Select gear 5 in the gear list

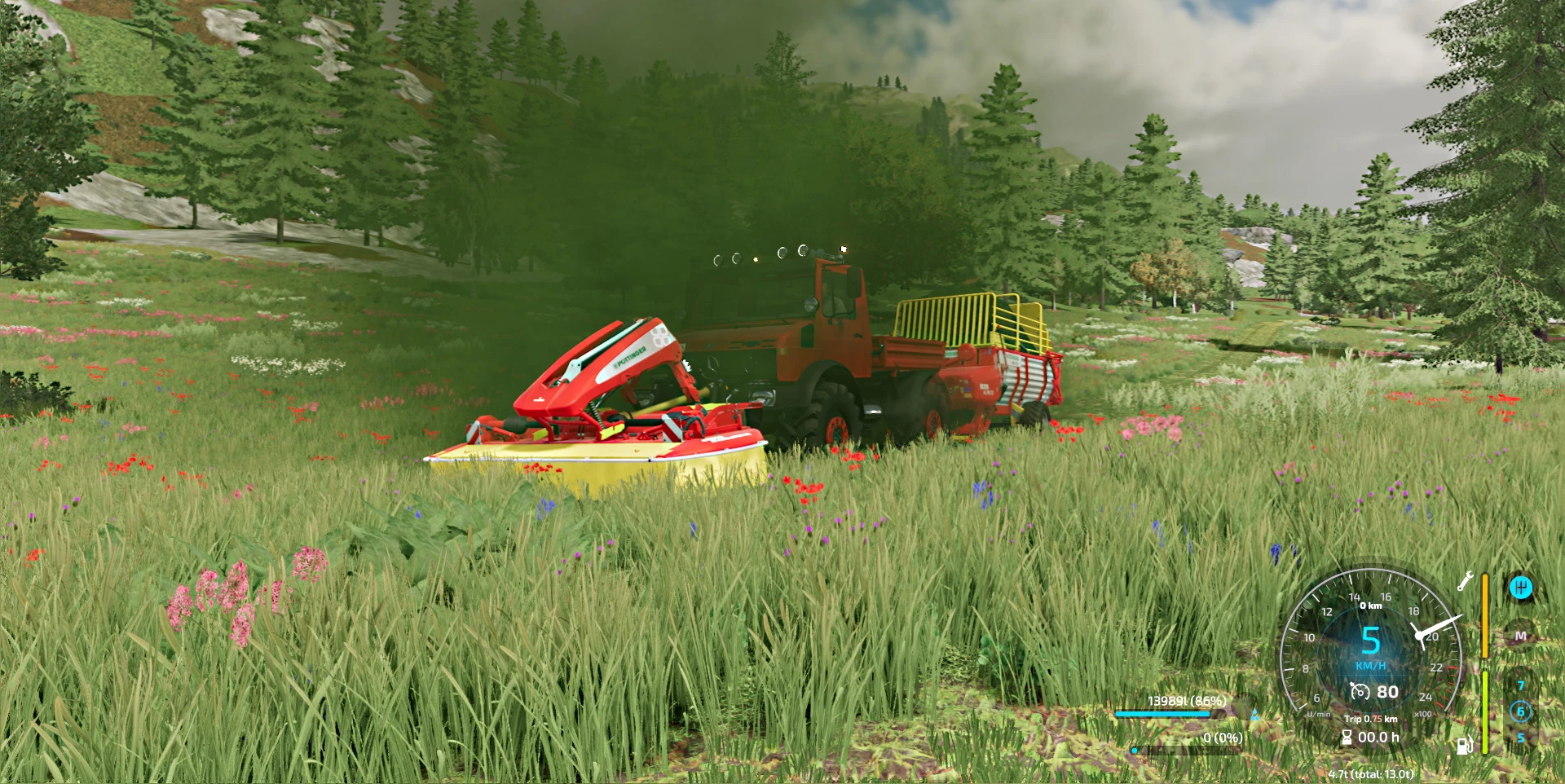1520,738
